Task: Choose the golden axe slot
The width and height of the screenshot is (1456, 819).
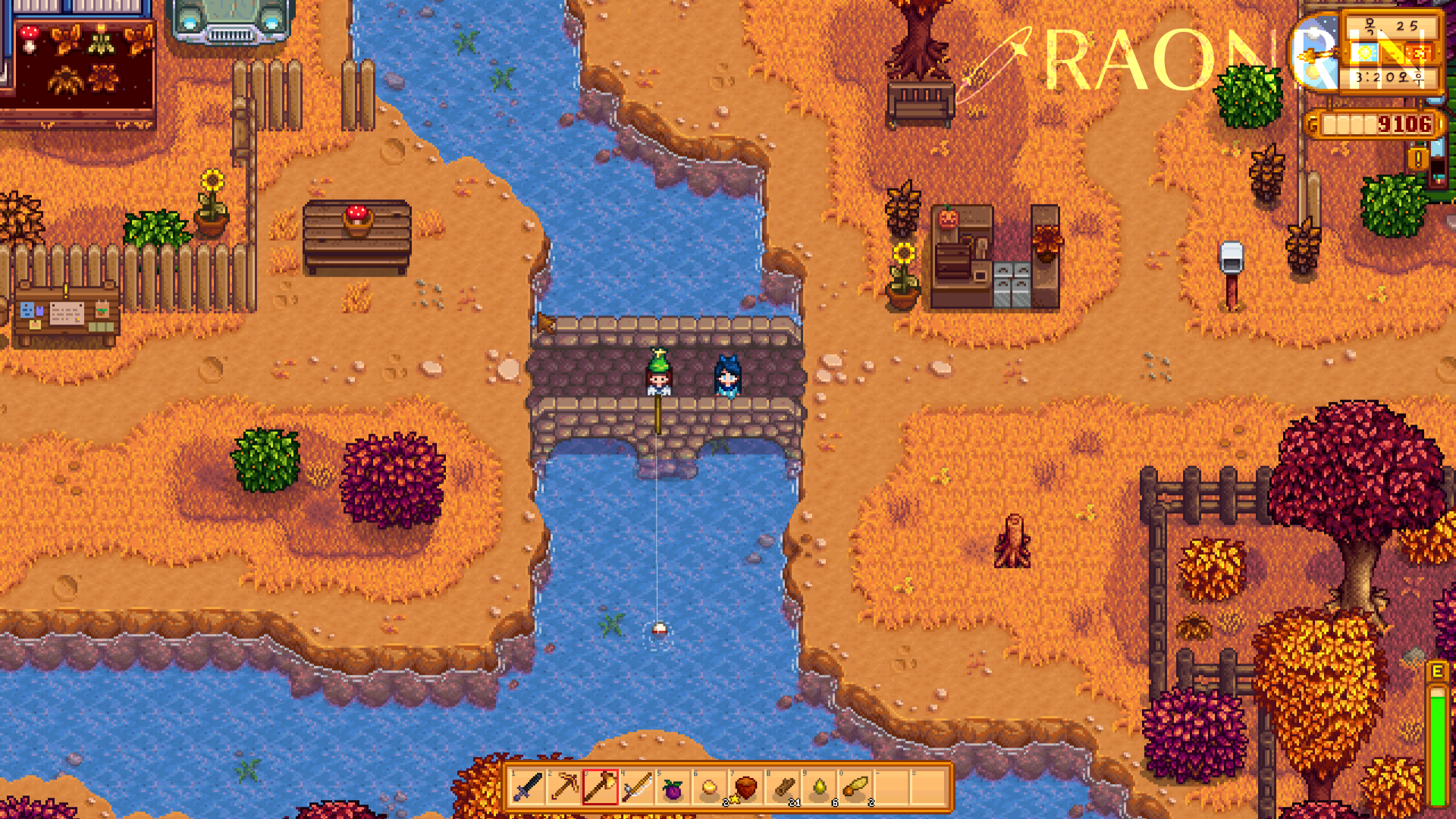Action: (x=601, y=787)
